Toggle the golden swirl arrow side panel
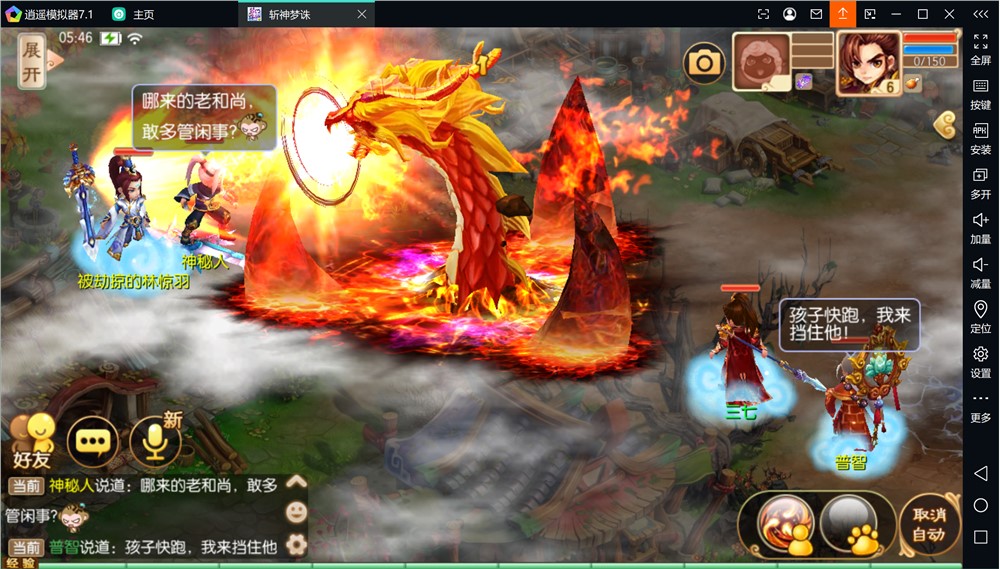The width and height of the screenshot is (1000, 569). [x=946, y=125]
